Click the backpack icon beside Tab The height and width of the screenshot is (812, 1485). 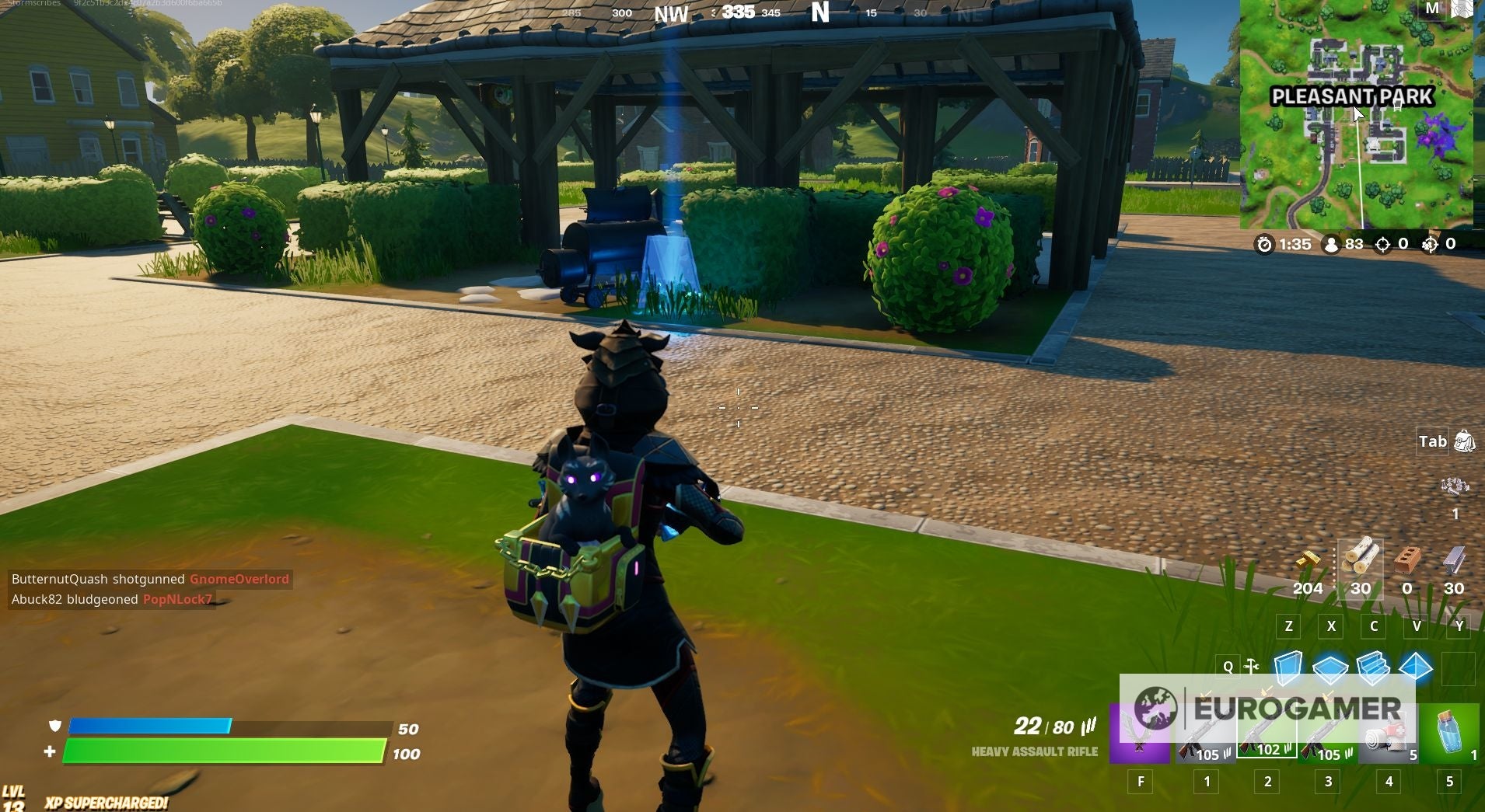tap(1465, 441)
